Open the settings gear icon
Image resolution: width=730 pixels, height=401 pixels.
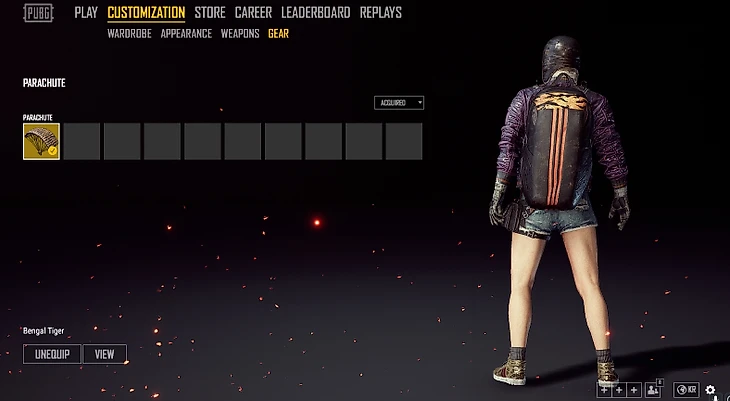[710, 390]
